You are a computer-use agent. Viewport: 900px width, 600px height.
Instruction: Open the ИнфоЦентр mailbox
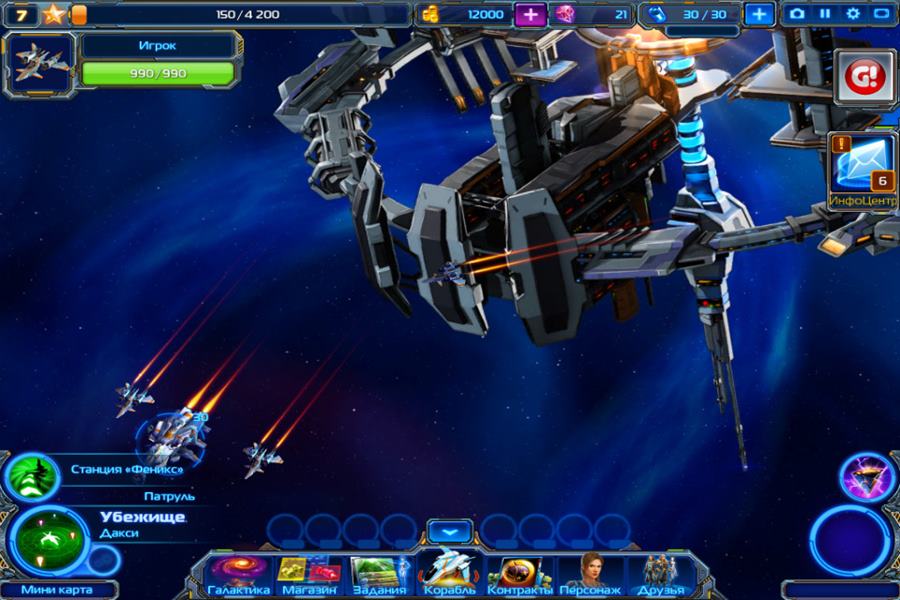[x=861, y=166]
